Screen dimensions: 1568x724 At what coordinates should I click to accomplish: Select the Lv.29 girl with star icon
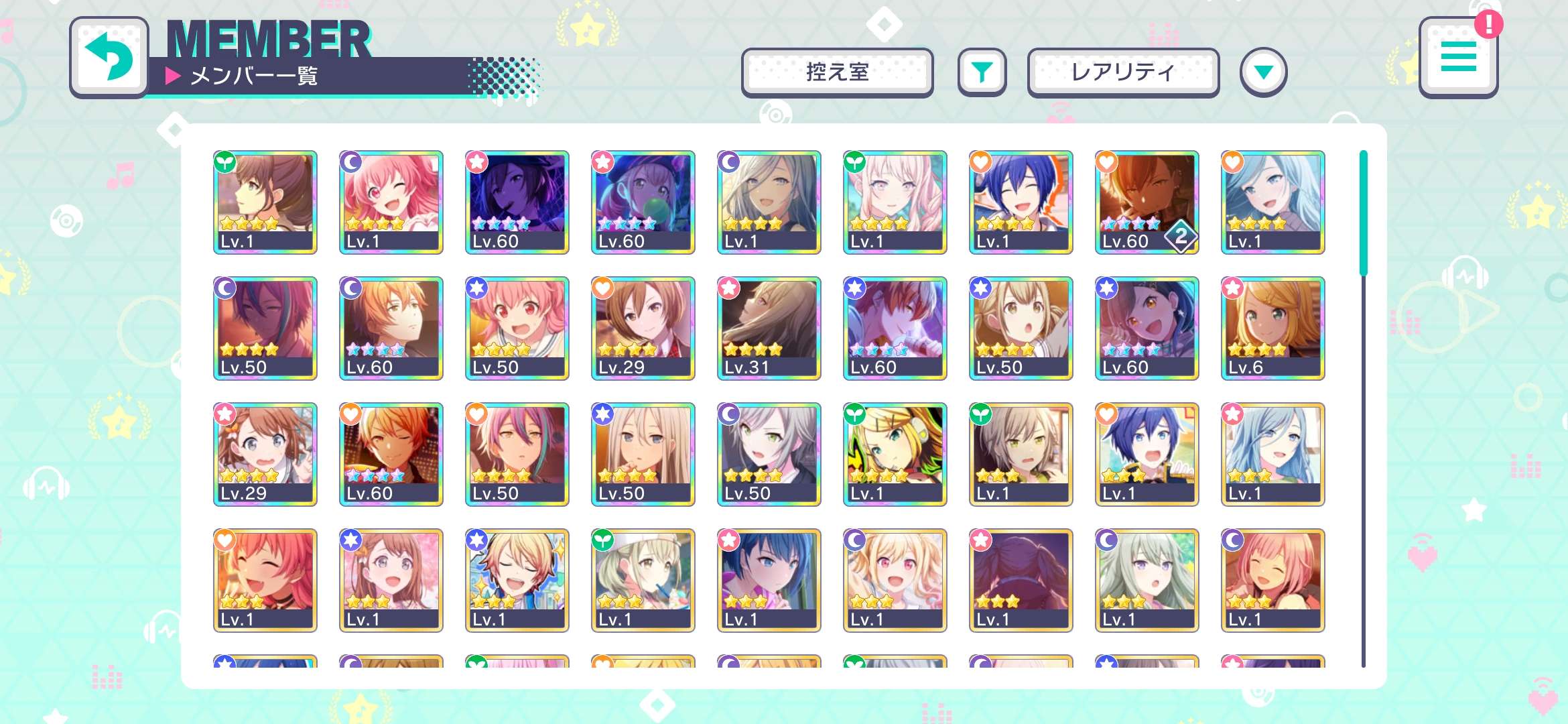pos(265,455)
